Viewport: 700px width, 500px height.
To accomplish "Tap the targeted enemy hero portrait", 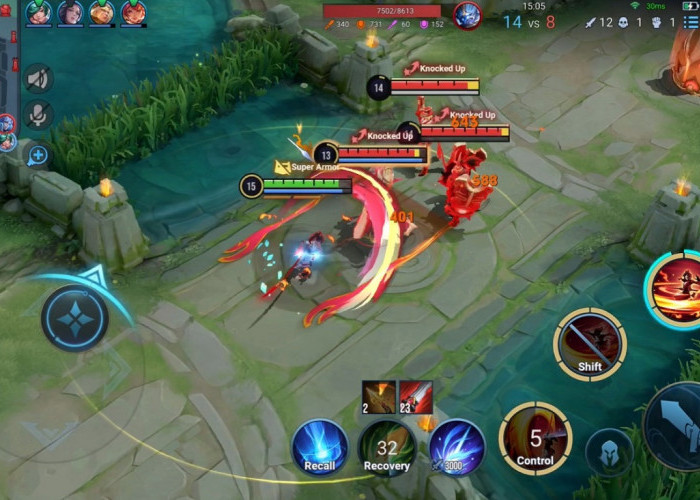I will 467,15.
